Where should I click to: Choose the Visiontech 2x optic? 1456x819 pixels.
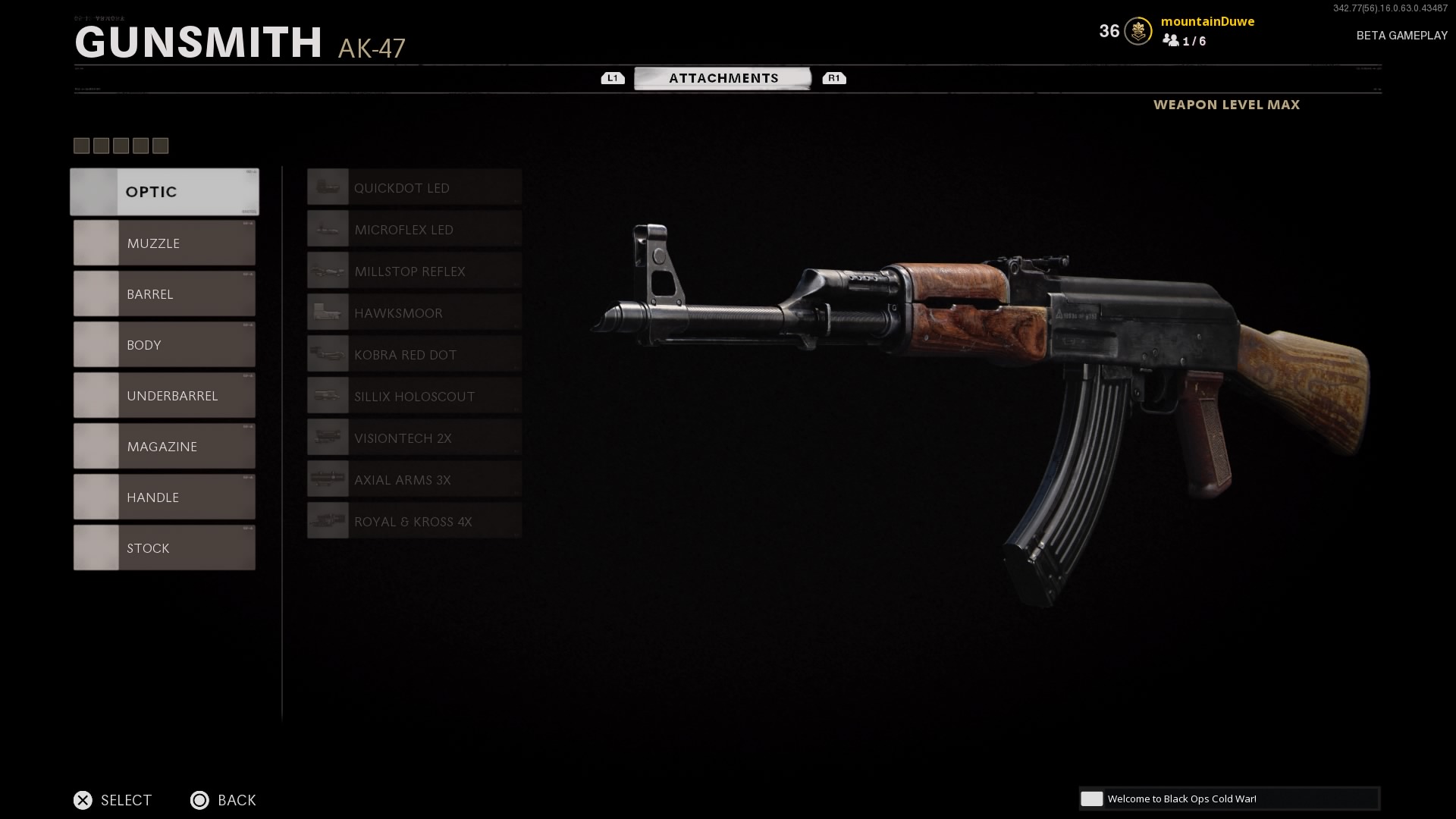click(x=414, y=438)
